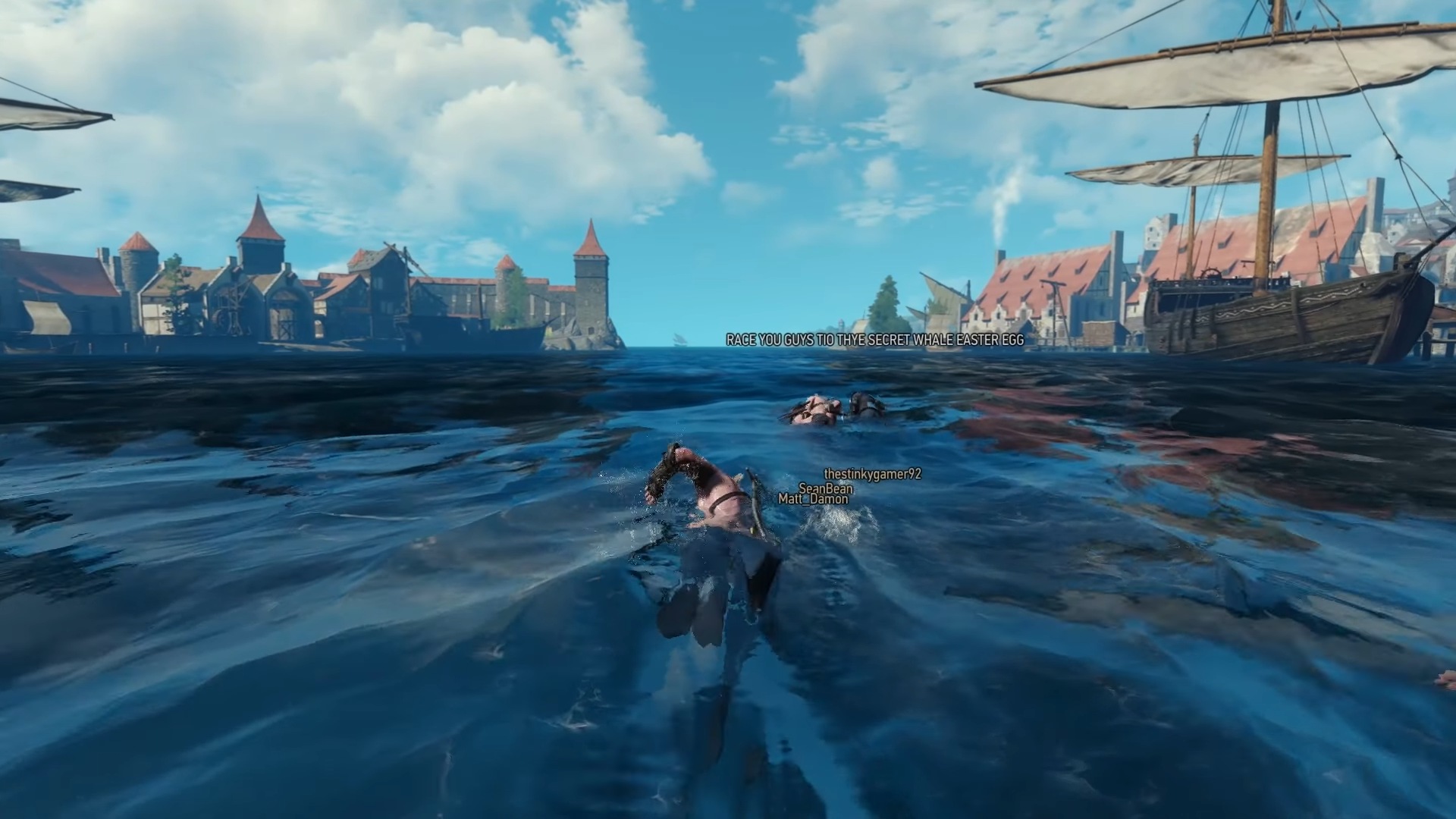This screenshot has width=1456, height=819.
Task: Select the thestinkygamer92 player nameplate
Action: pyautogui.click(x=872, y=474)
